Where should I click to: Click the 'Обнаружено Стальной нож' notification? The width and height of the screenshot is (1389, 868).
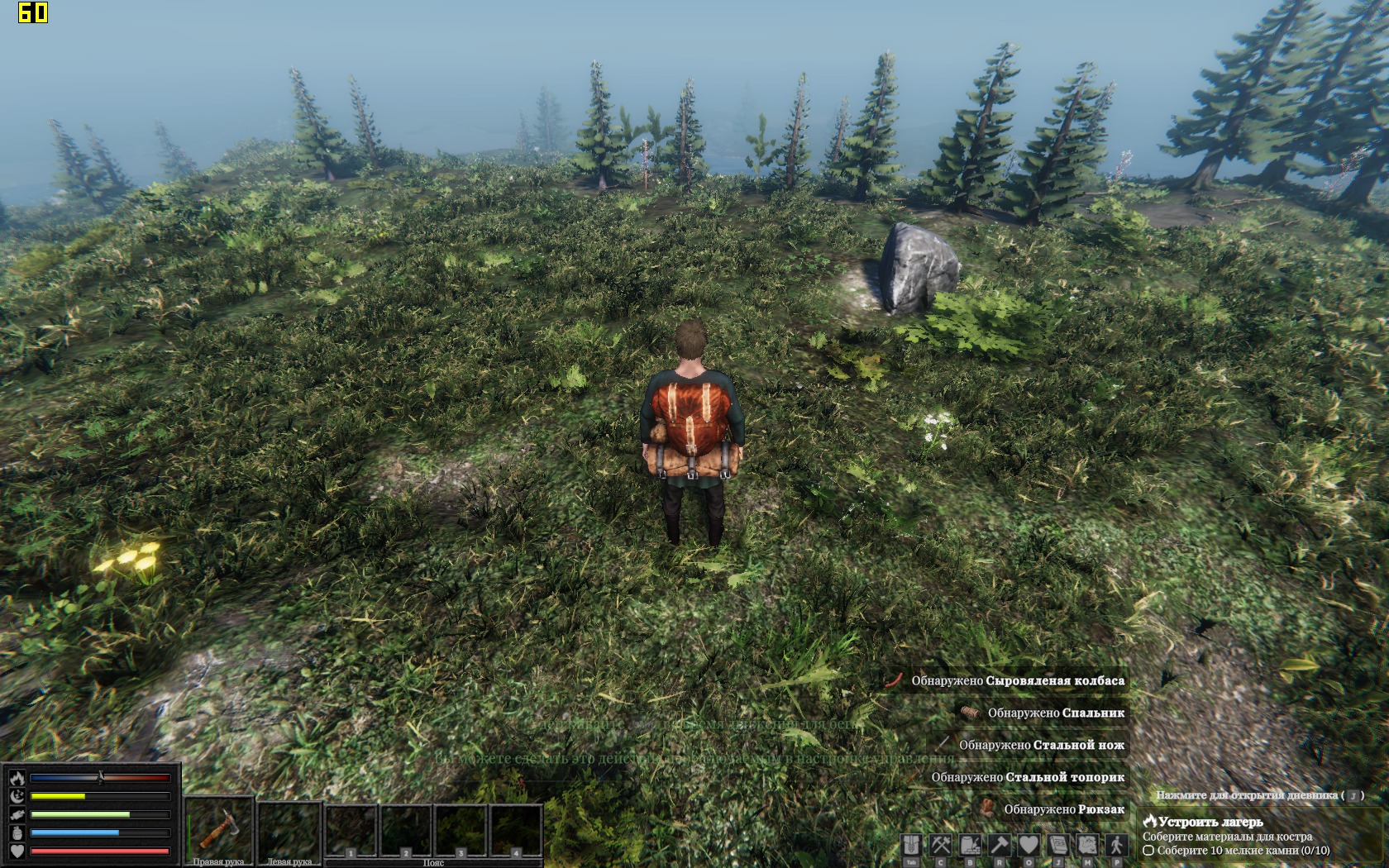pos(1041,745)
